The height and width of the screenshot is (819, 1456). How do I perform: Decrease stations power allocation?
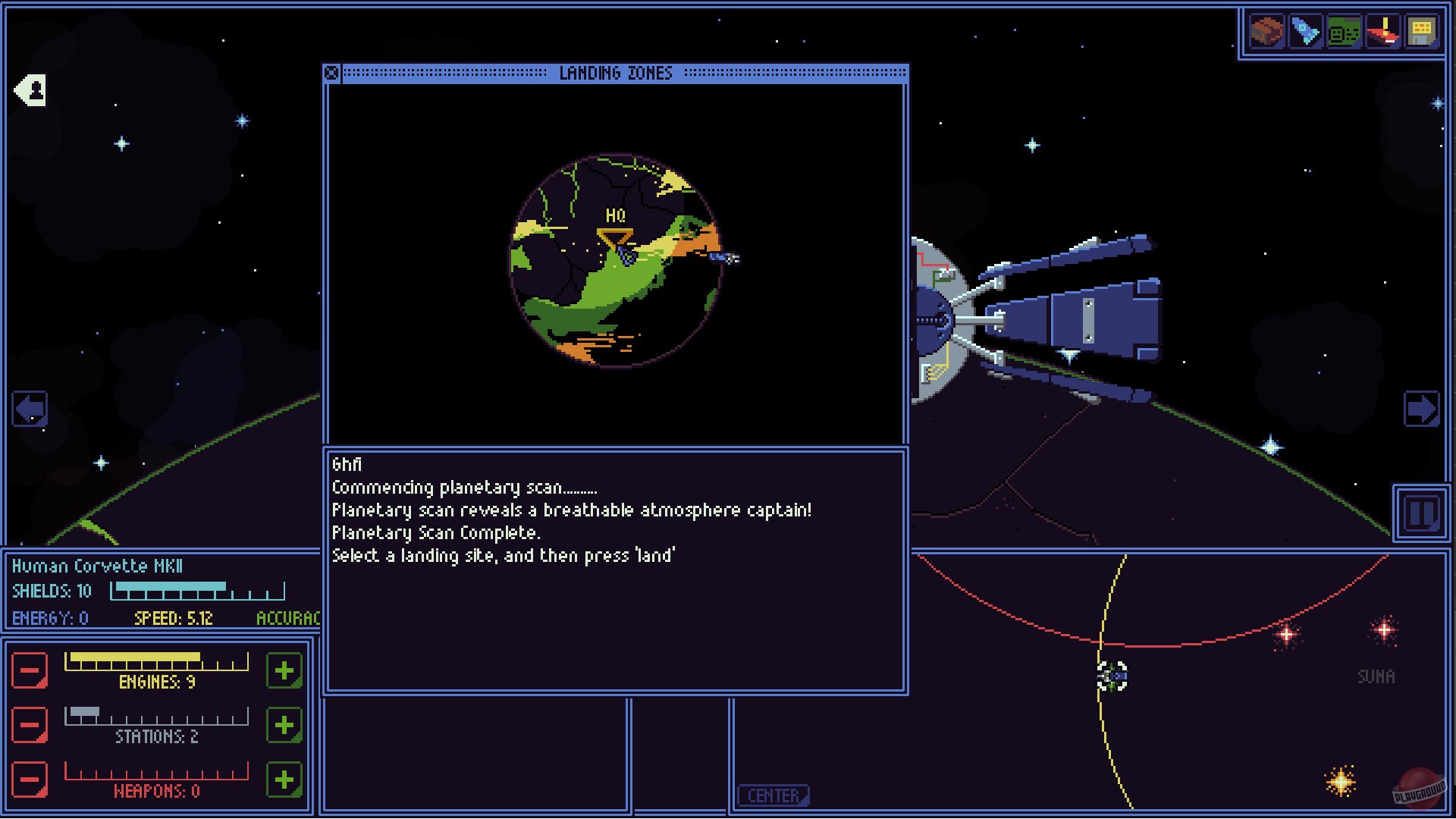click(30, 725)
